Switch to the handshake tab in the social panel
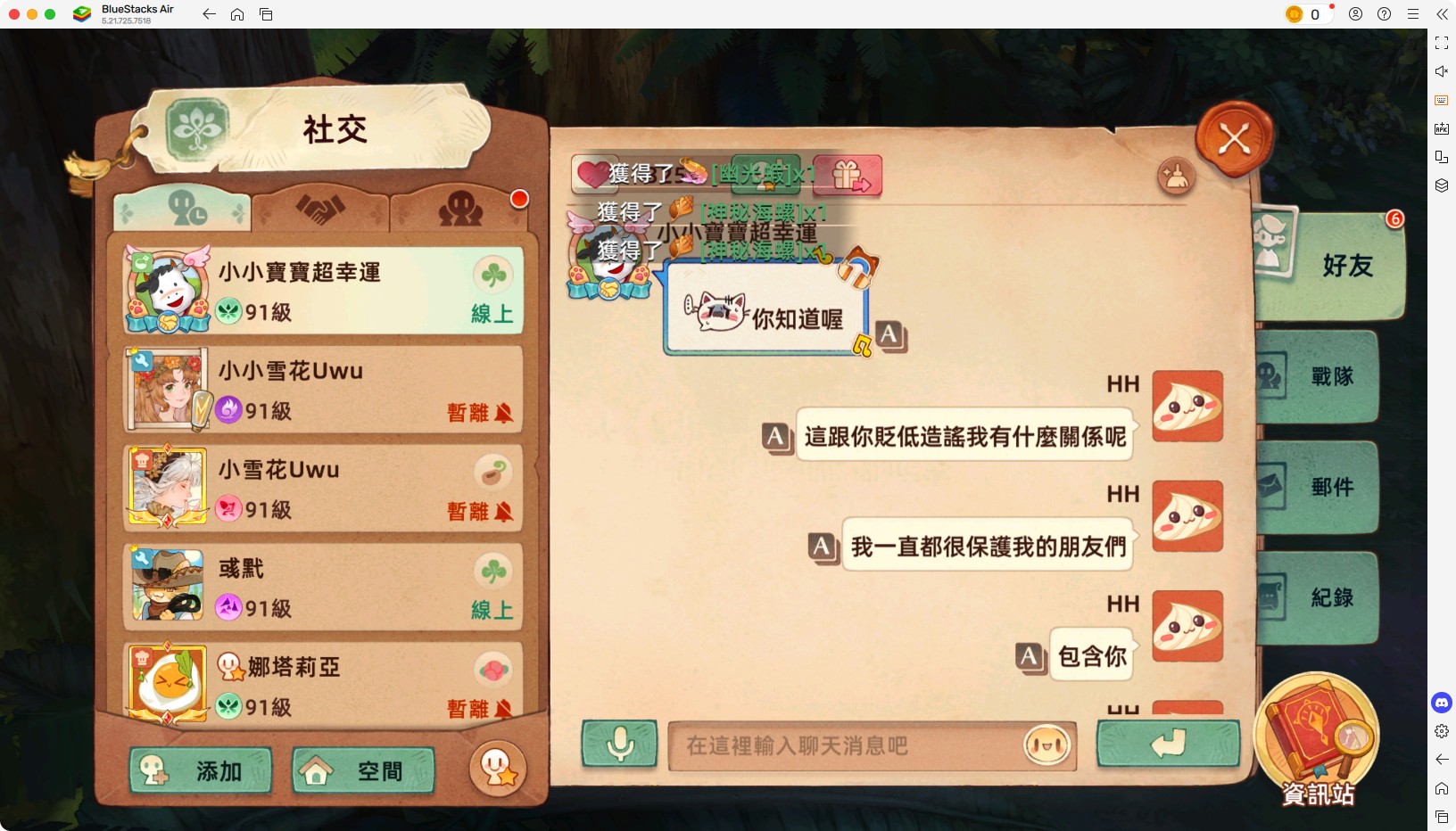The width and height of the screenshot is (1456, 831). click(323, 209)
